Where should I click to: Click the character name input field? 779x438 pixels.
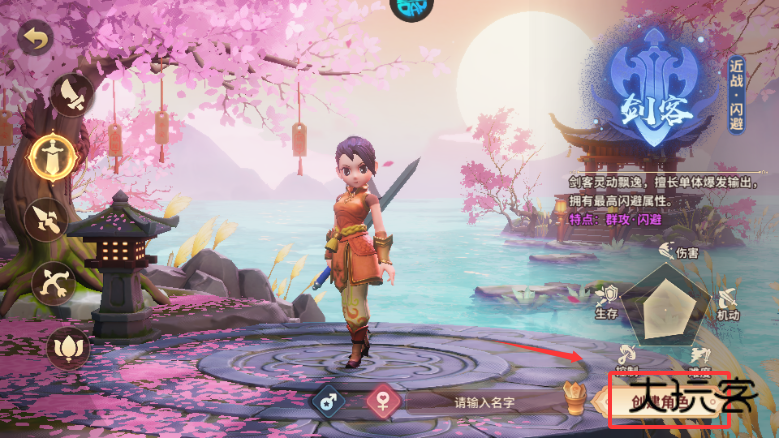point(482,402)
